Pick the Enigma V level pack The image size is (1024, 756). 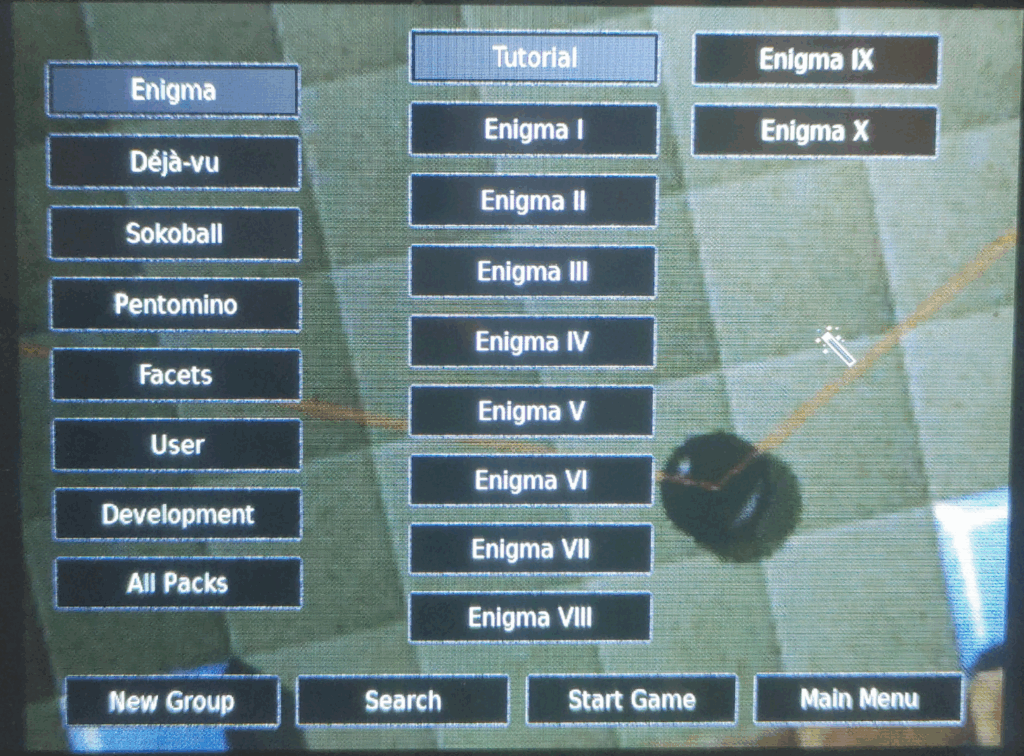(532, 411)
